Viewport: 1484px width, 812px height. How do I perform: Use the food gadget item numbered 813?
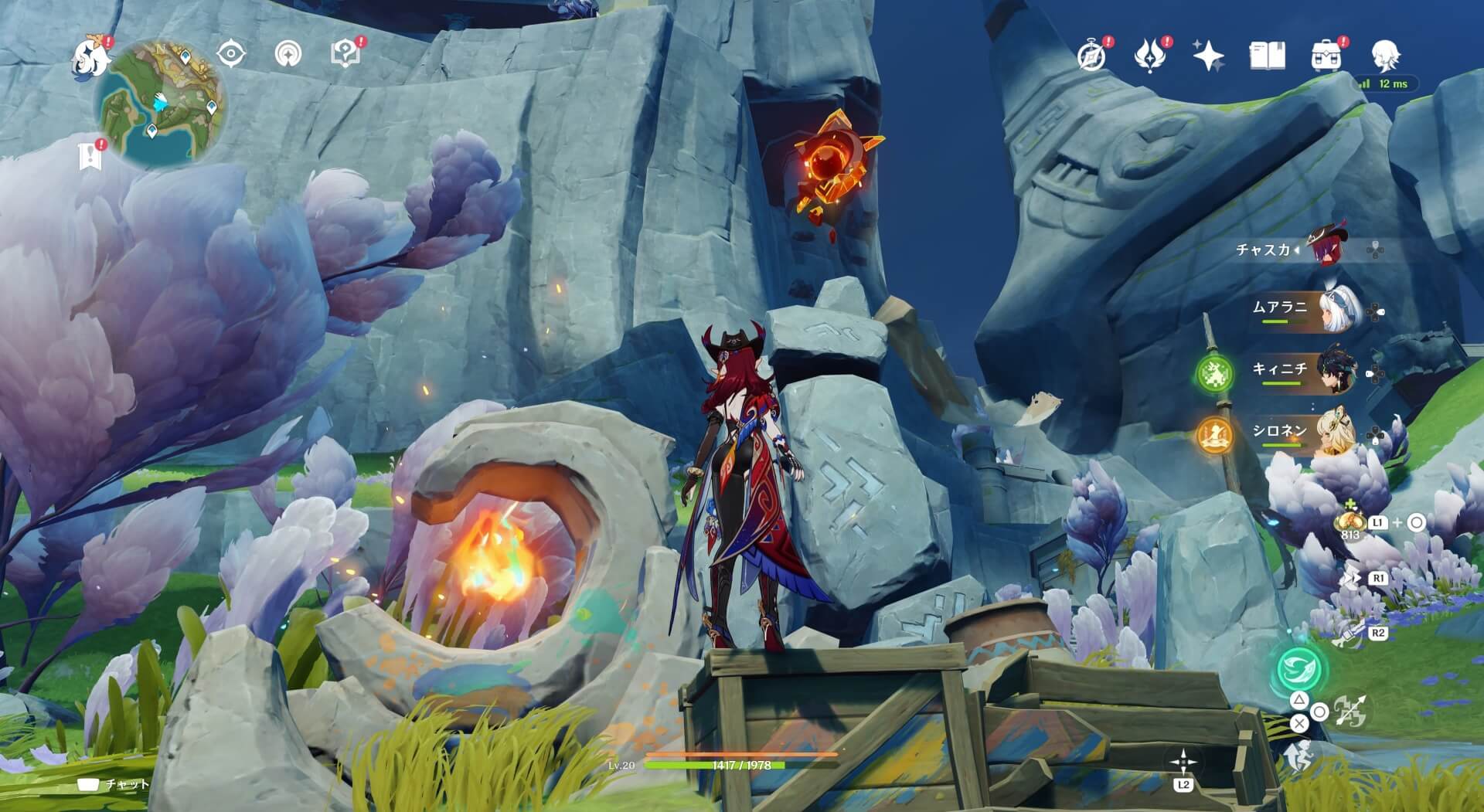tap(1350, 523)
